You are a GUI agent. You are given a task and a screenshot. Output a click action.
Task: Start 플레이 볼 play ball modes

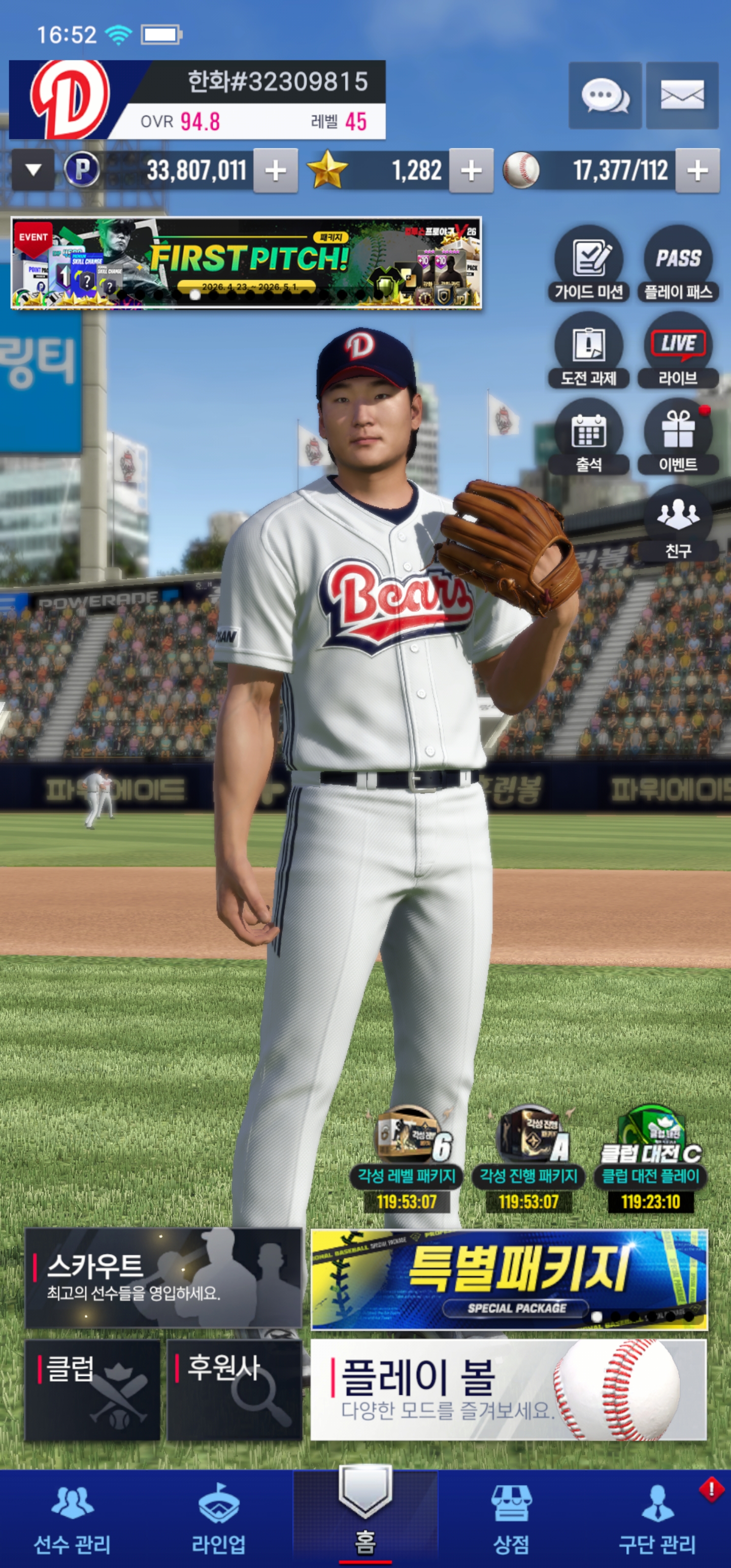click(x=508, y=1389)
